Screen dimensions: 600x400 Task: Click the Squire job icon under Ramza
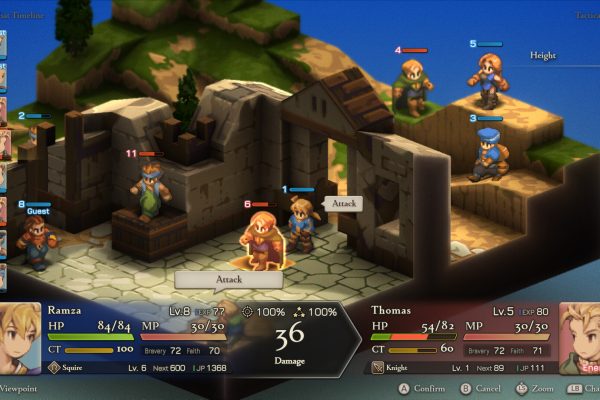coord(53,368)
